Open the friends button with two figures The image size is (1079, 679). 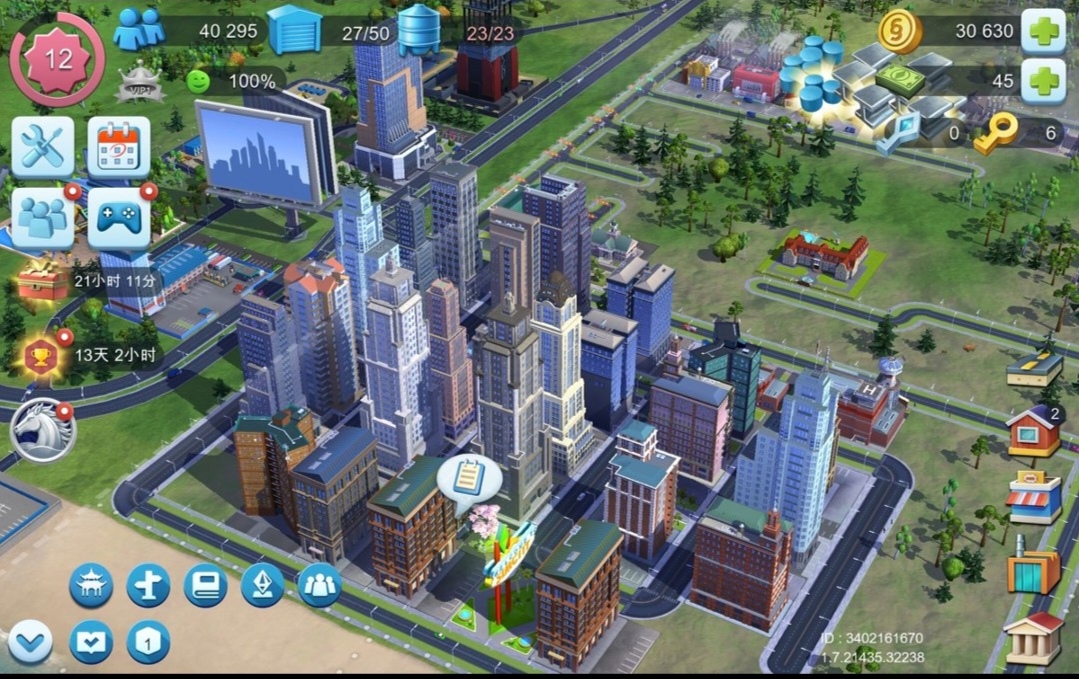tap(42, 218)
